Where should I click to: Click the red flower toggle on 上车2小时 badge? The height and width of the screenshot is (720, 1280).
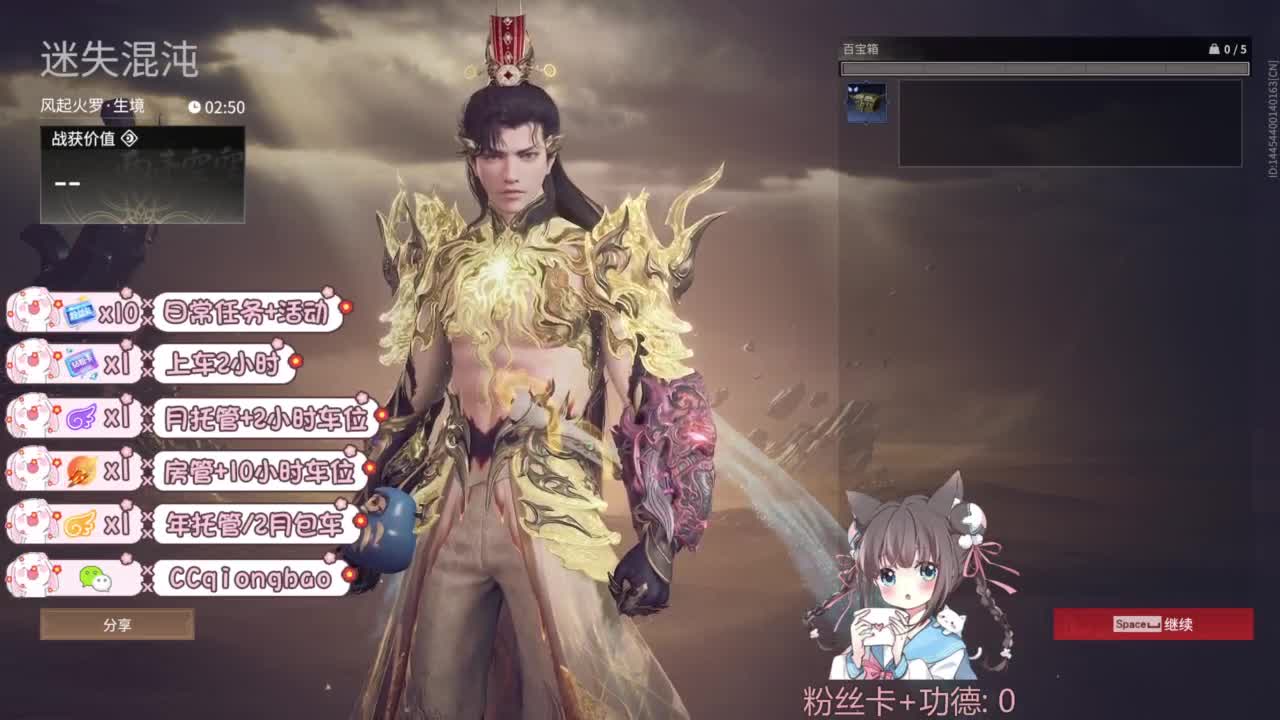pyautogui.click(x=297, y=362)
